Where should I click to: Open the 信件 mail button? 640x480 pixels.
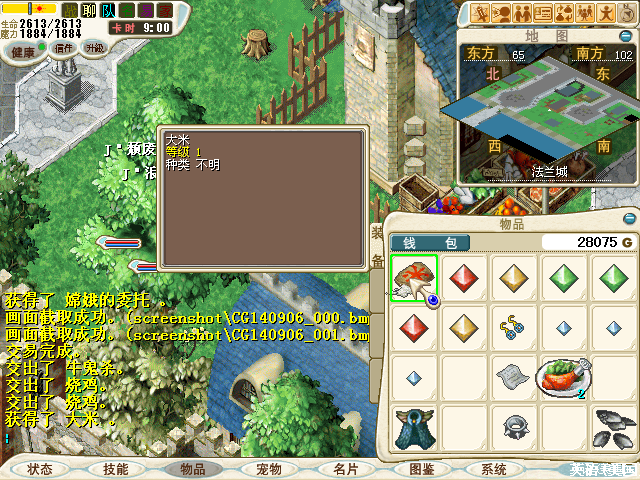pos(65,48)
